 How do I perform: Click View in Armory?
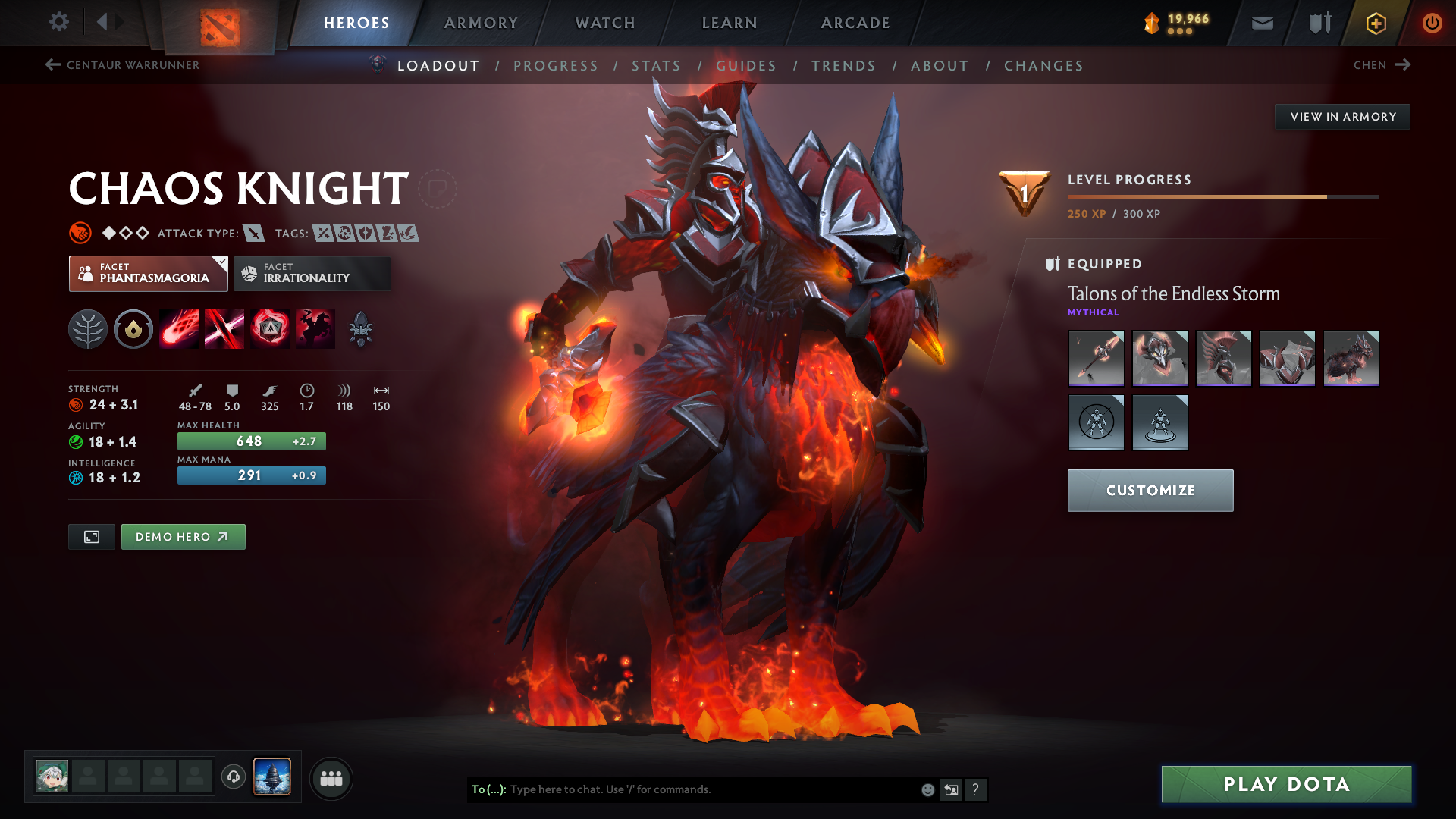coord(1342,116)
